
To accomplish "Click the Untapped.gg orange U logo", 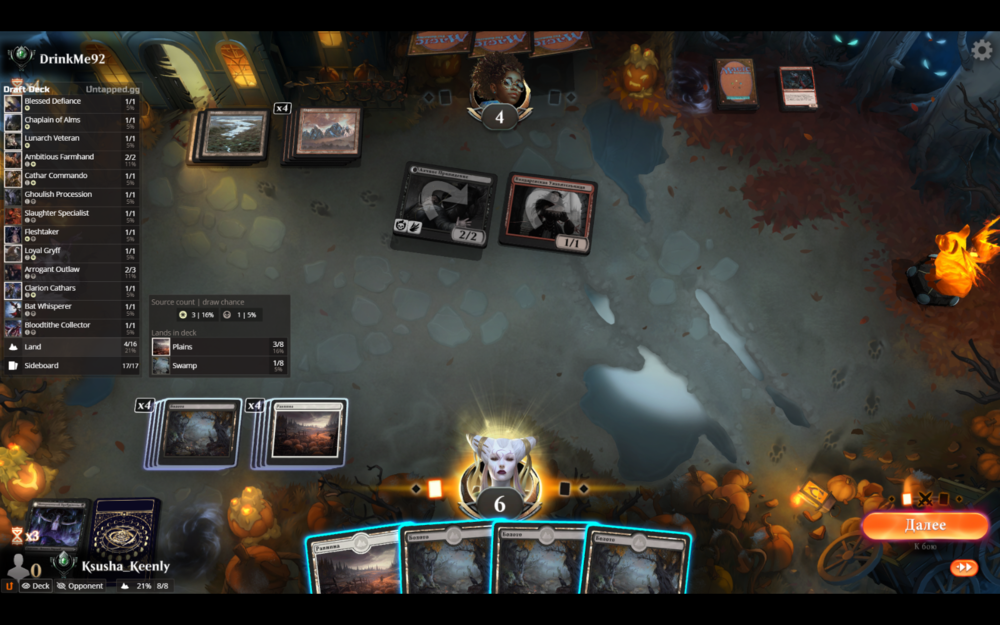I will click(10, 586).
